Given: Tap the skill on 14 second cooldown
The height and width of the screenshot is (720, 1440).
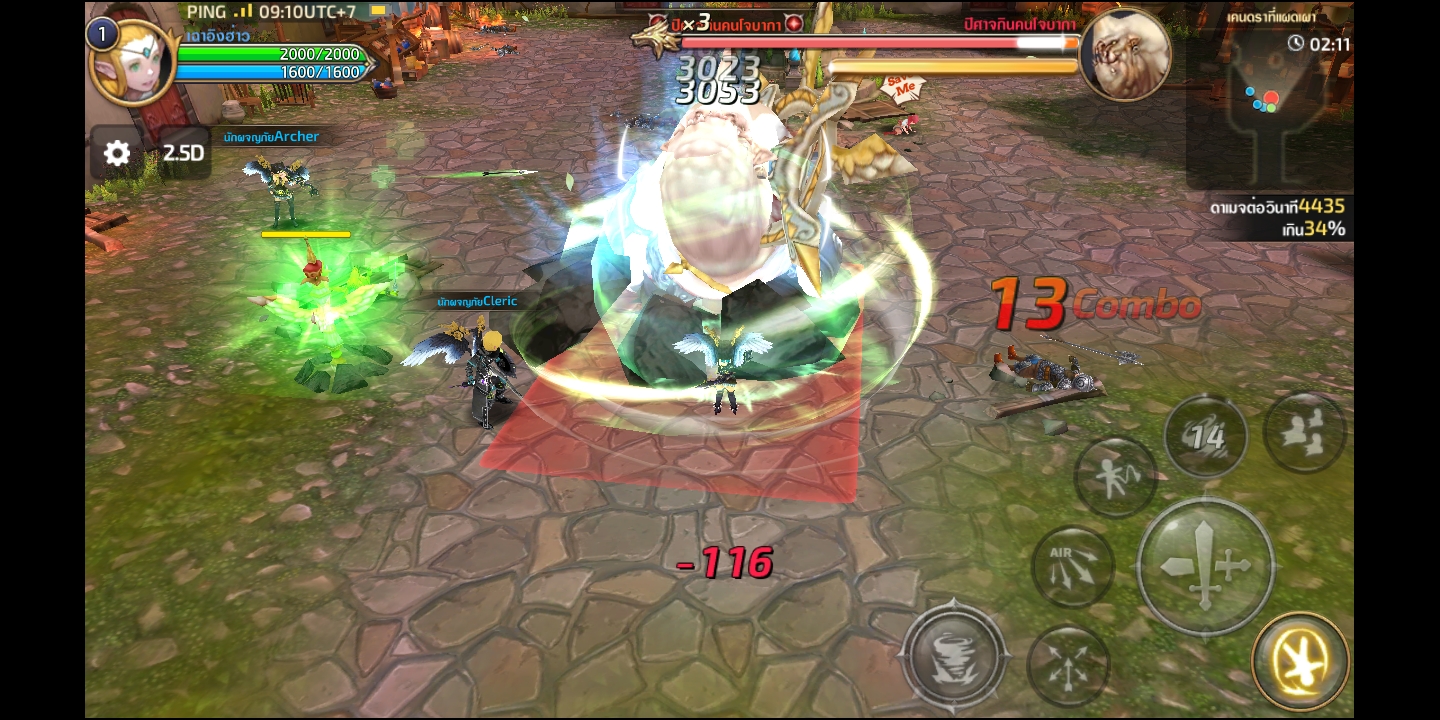Looking at the screenshot, I should (x=1205, y=436).
